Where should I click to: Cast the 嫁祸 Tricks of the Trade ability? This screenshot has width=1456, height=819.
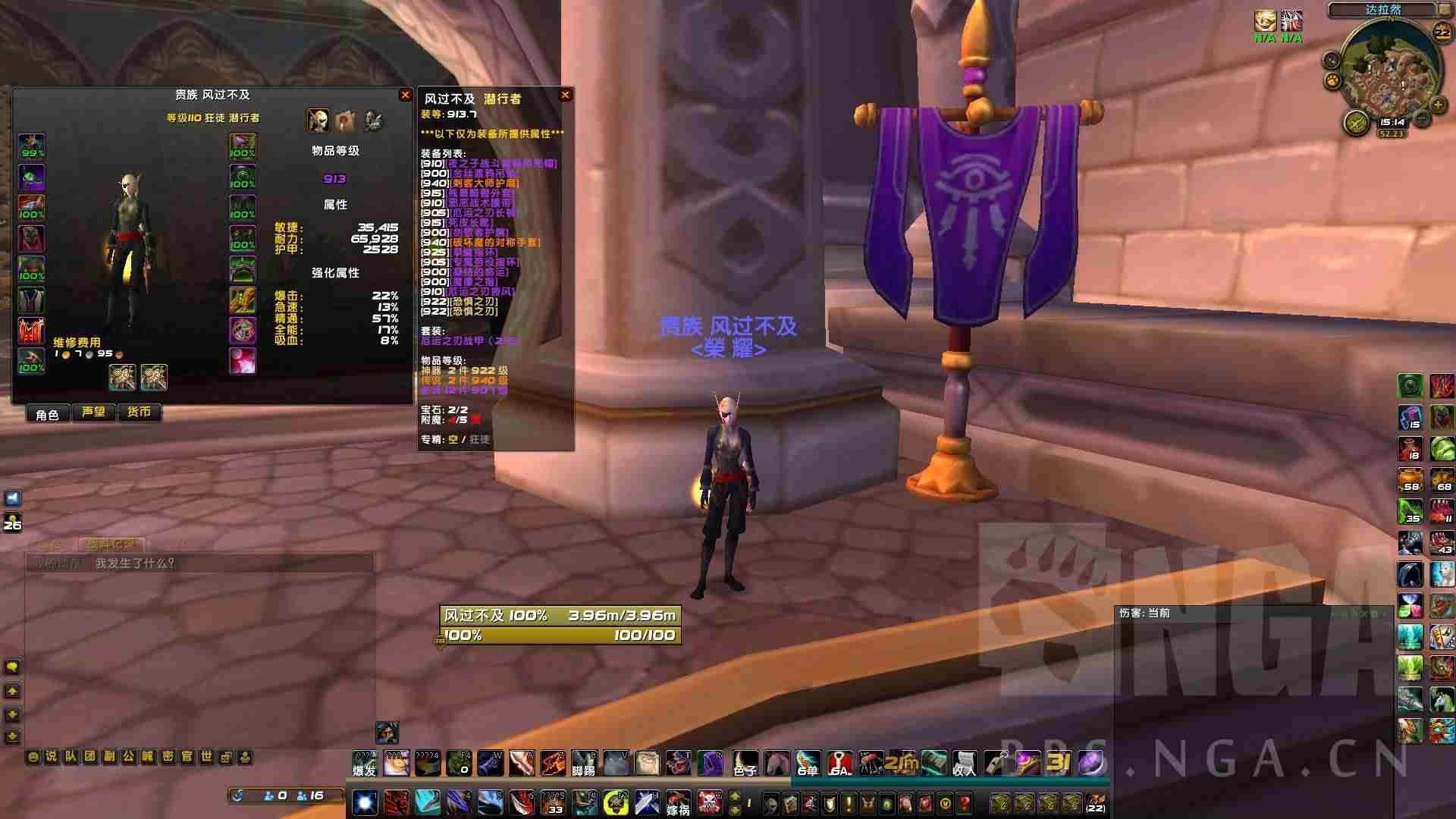pos(678,802)
